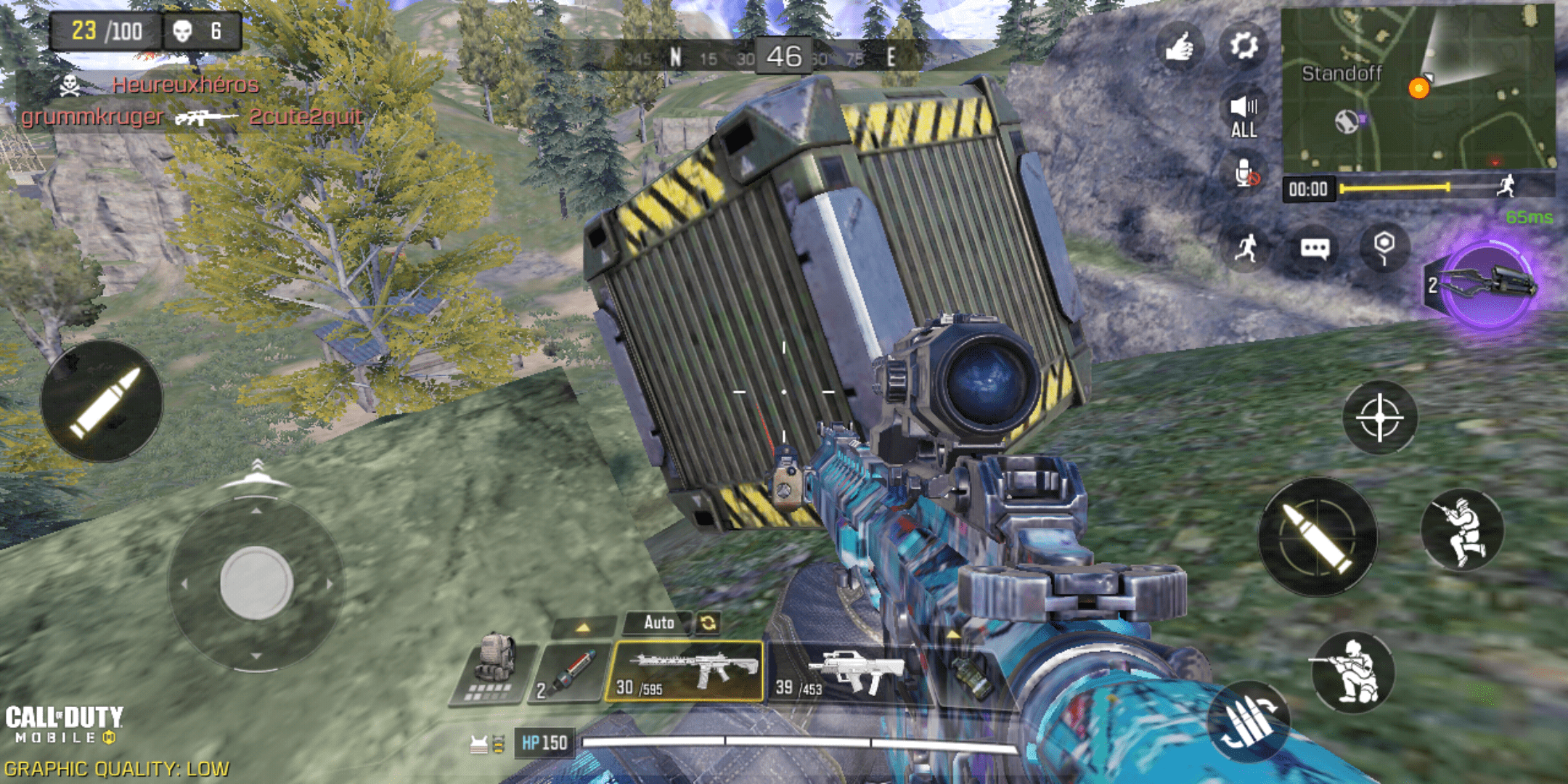This screenshot has width=1568, height=784.
Task: Tap the left-side bullet fire button
Action: coord(102,401)
